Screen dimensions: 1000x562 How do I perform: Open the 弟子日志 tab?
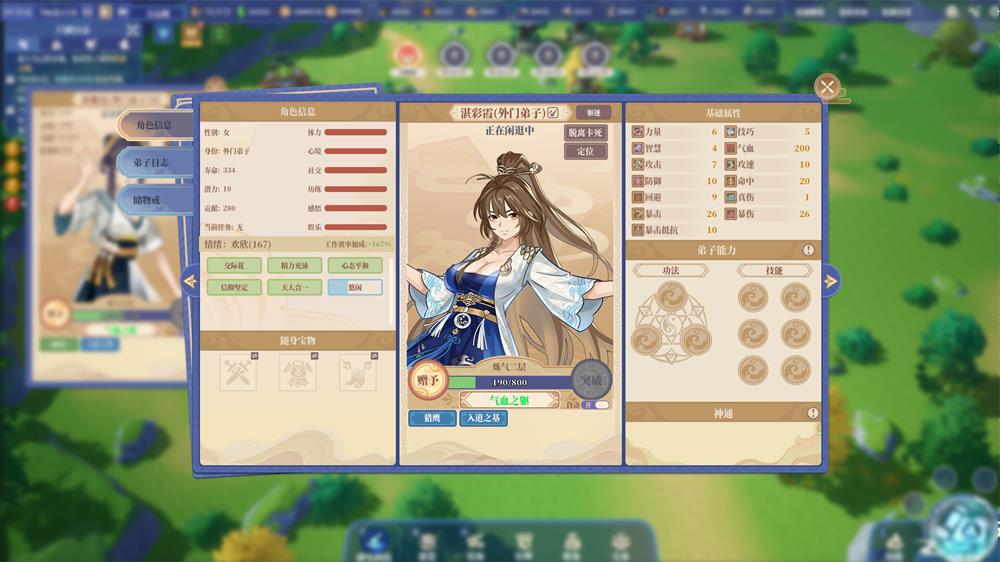click(155, 162)
